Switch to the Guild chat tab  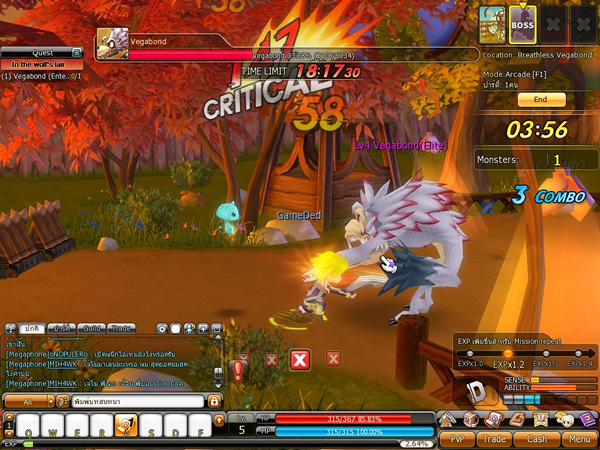[91, 327]
